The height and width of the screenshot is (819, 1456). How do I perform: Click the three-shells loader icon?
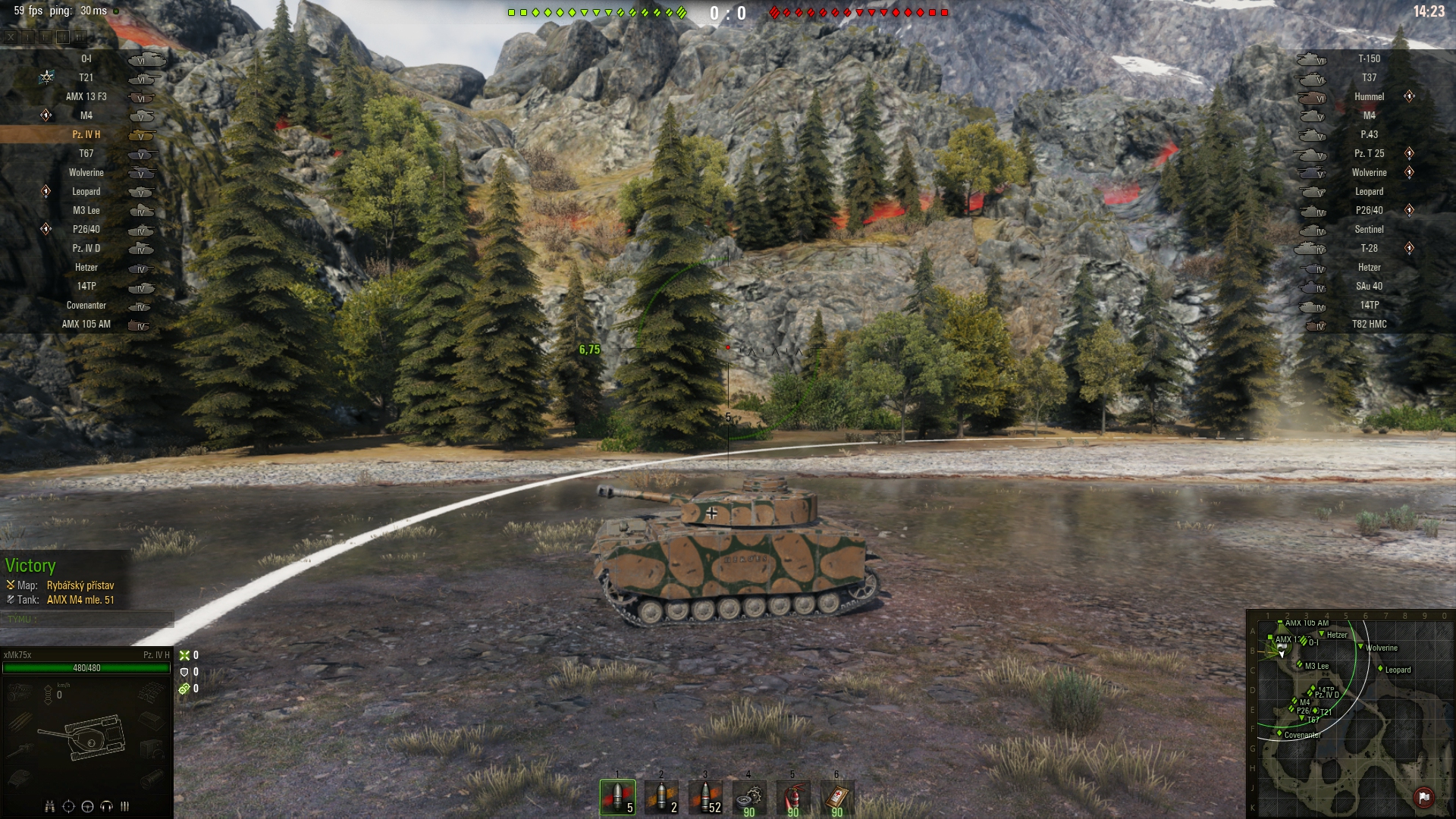(x=124, y=806)
